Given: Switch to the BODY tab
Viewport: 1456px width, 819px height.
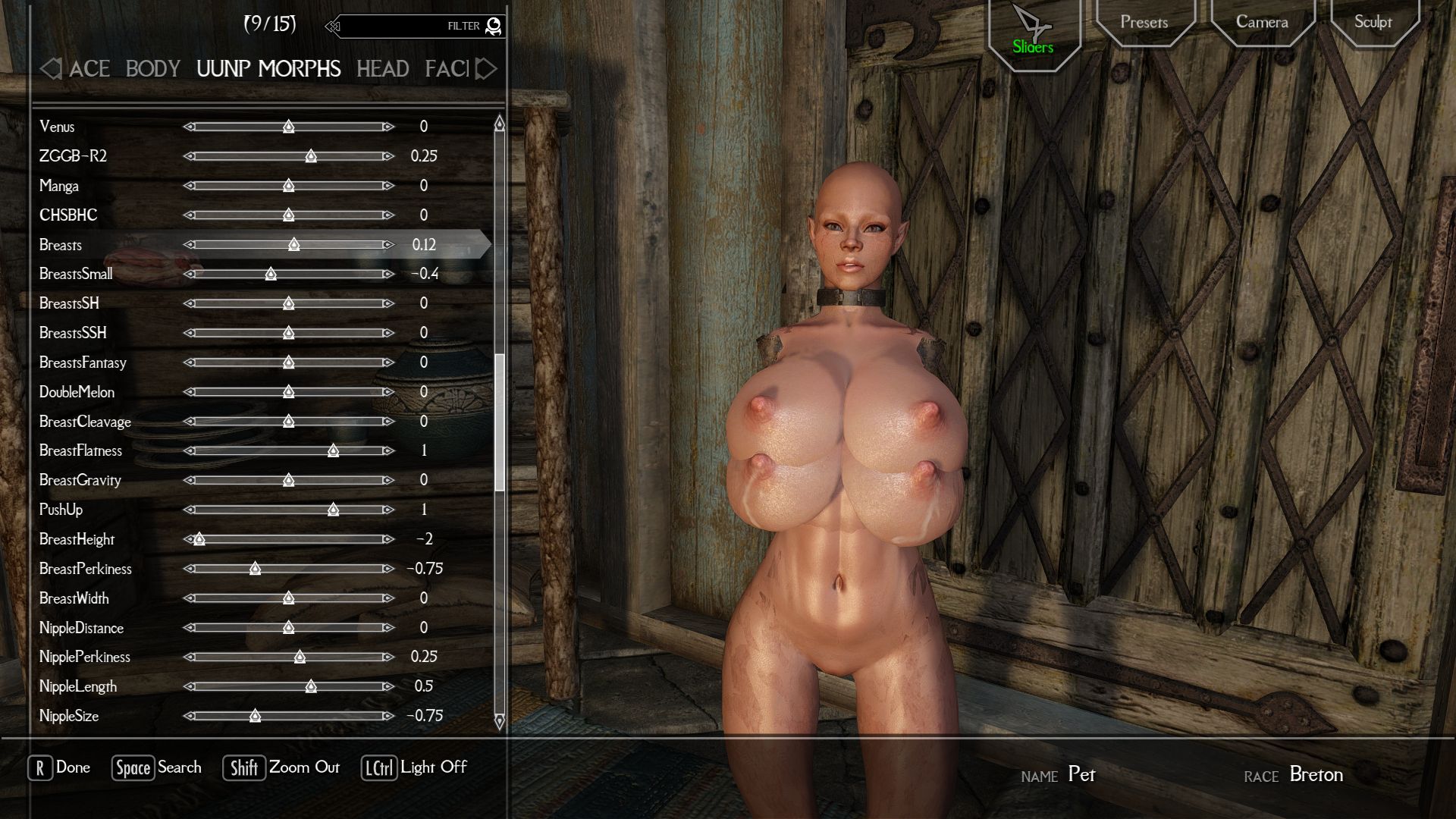Looking at the screenshot, I should pyautogui.click(x=152, y=69).
